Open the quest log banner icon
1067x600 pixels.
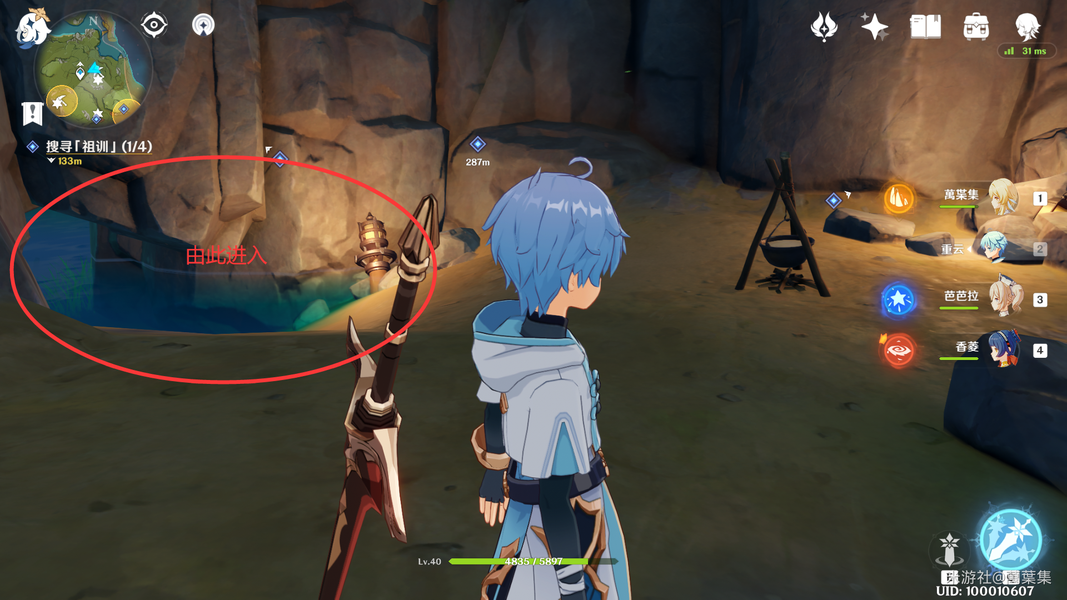coord(32,111)
